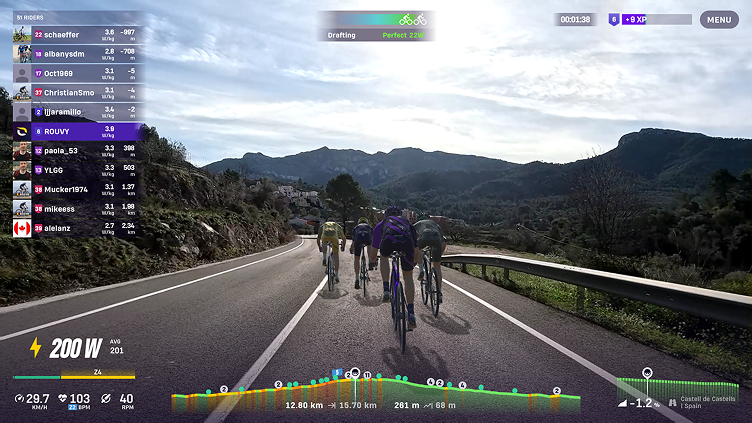Screen dimensions: 752x423
Task: Click the route elevation profile strip
Action: 375,391
